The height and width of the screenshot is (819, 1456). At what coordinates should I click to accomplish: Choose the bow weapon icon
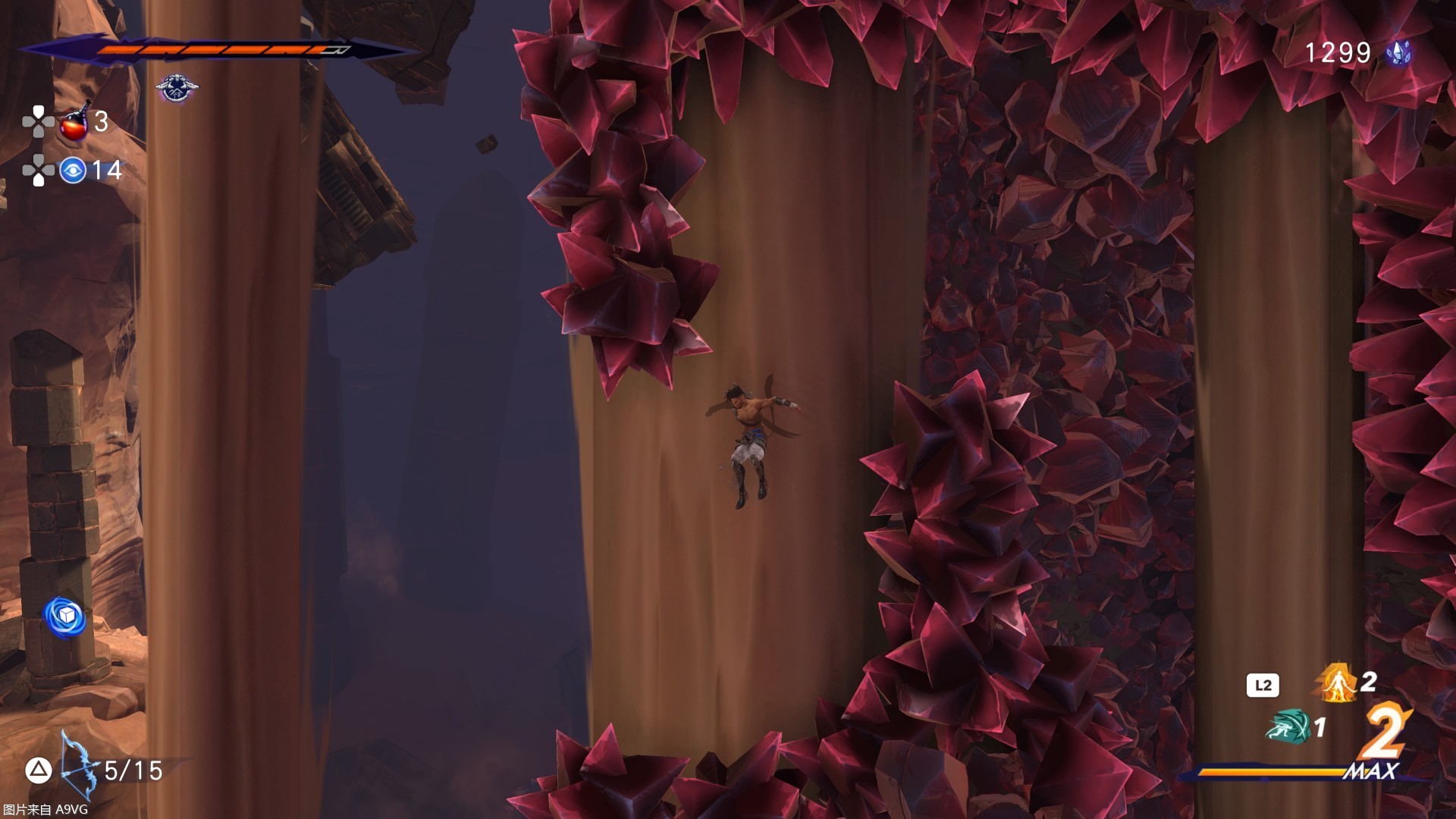pos(80,764)
